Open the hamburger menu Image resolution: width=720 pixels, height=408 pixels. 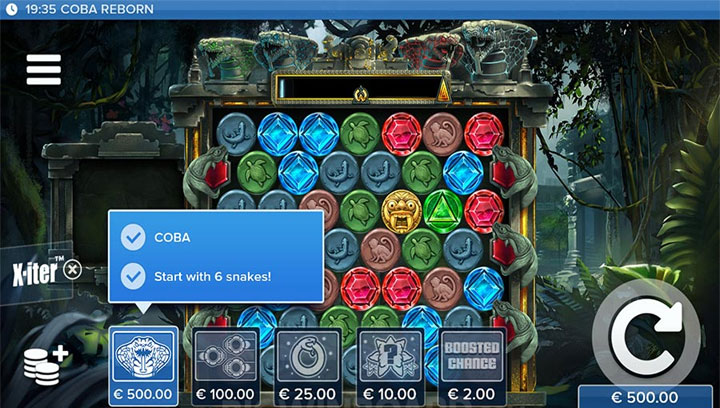(44, 69)
